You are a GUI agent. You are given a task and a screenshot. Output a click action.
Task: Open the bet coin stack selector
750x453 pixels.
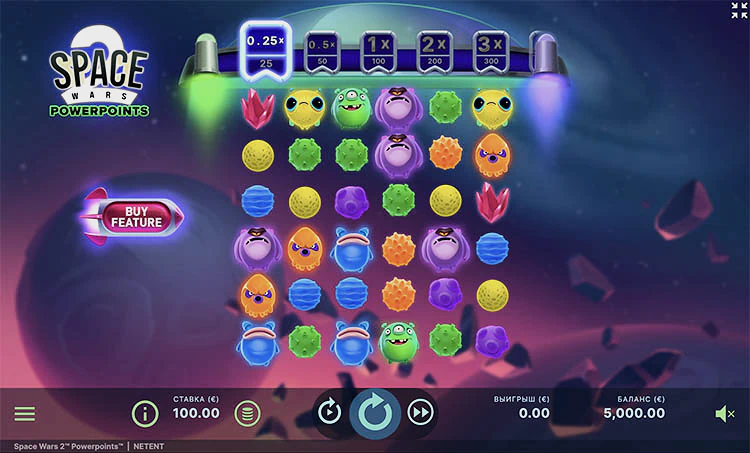click(x=245, y=412)
